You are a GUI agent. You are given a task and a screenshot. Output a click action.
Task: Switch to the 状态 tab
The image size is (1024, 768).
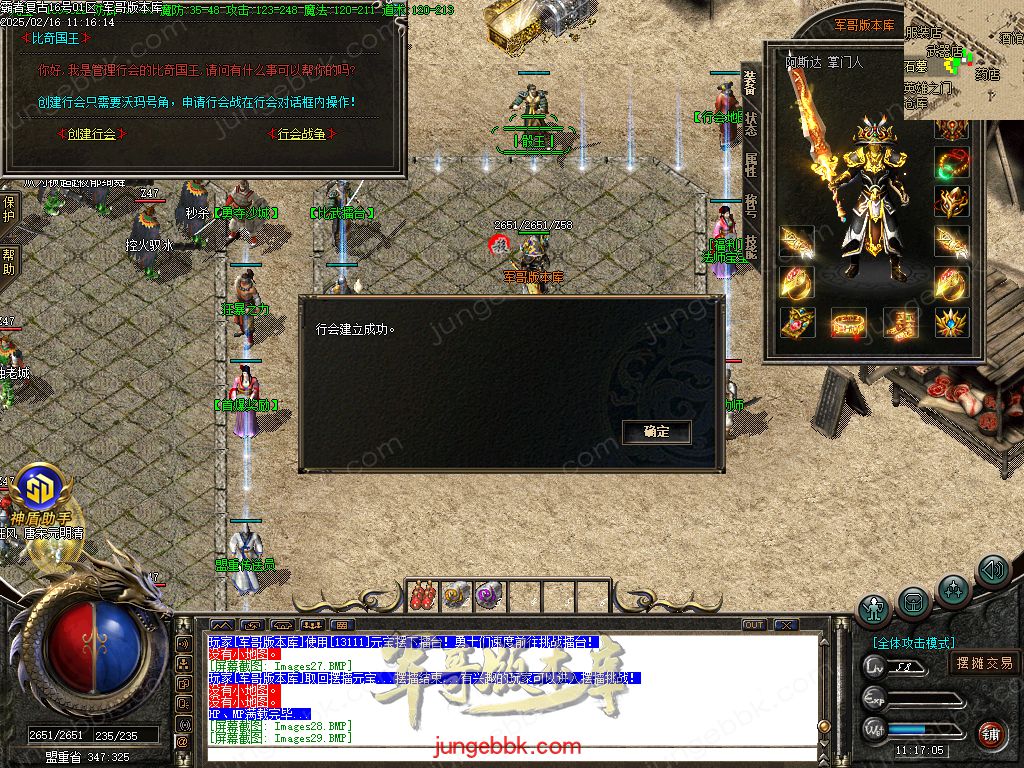pyautogui.click(x=751, y=124)
